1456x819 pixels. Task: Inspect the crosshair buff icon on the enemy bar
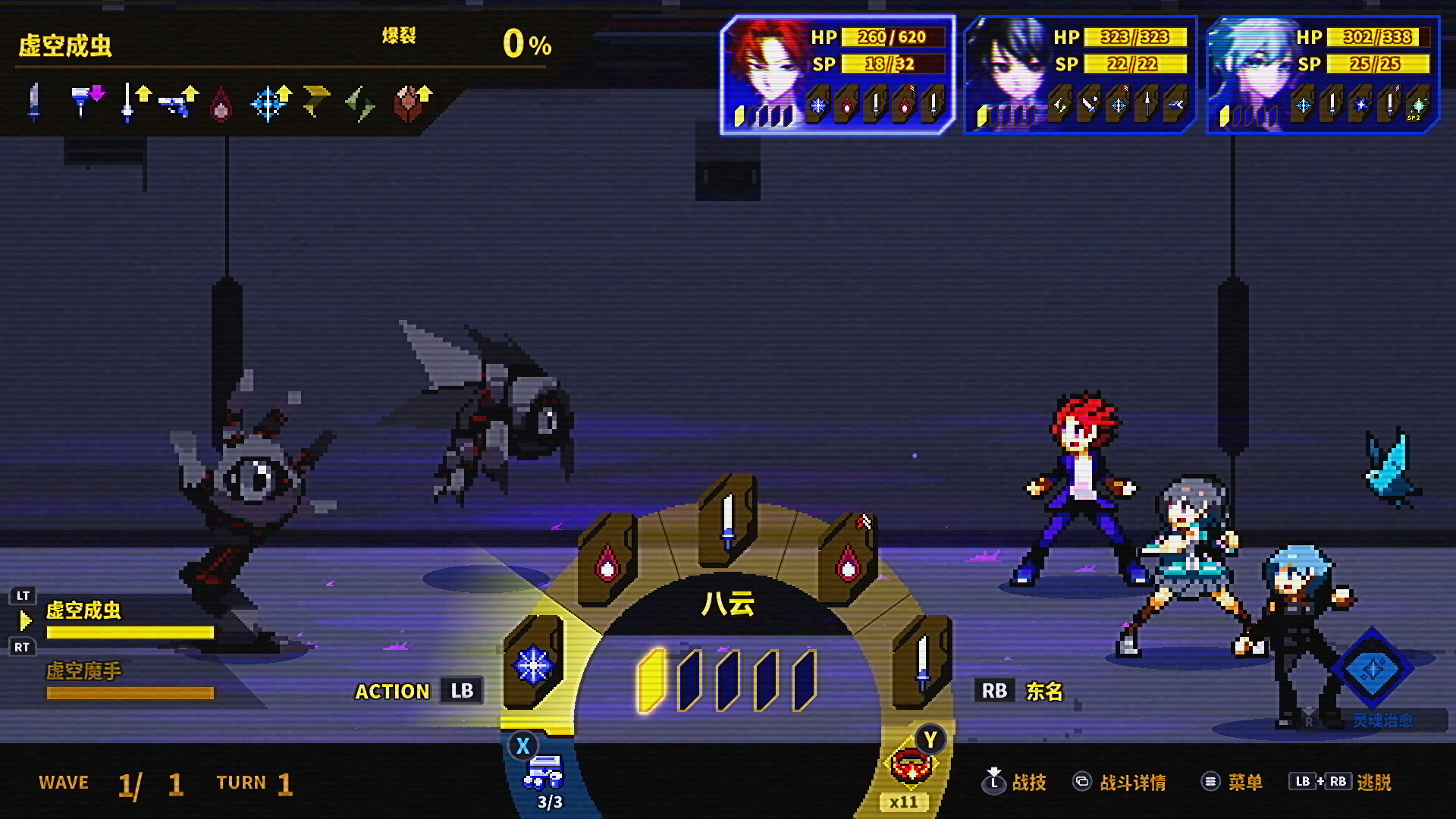point(268,103)
